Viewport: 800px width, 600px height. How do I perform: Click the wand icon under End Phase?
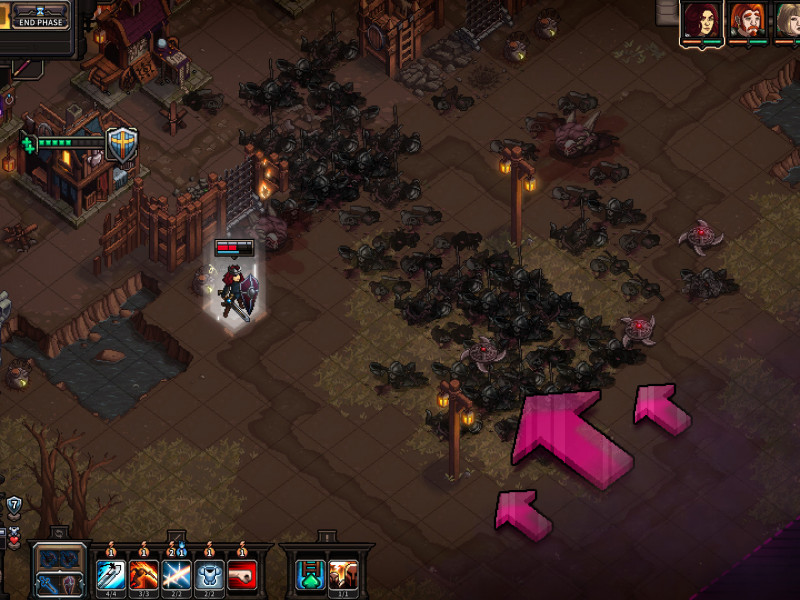point(22,67)
